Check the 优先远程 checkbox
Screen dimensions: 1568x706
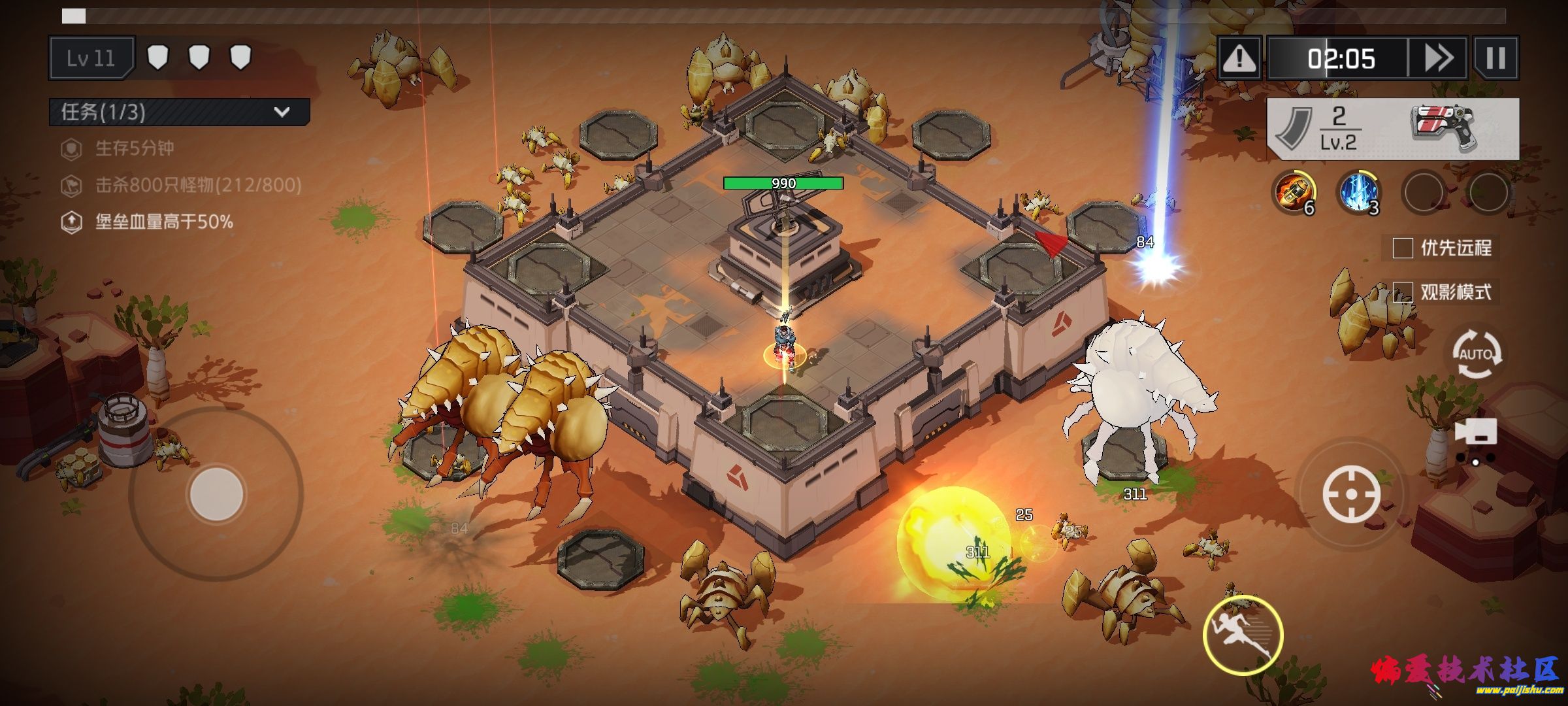pyautogui.click(x=1403, y=248)
